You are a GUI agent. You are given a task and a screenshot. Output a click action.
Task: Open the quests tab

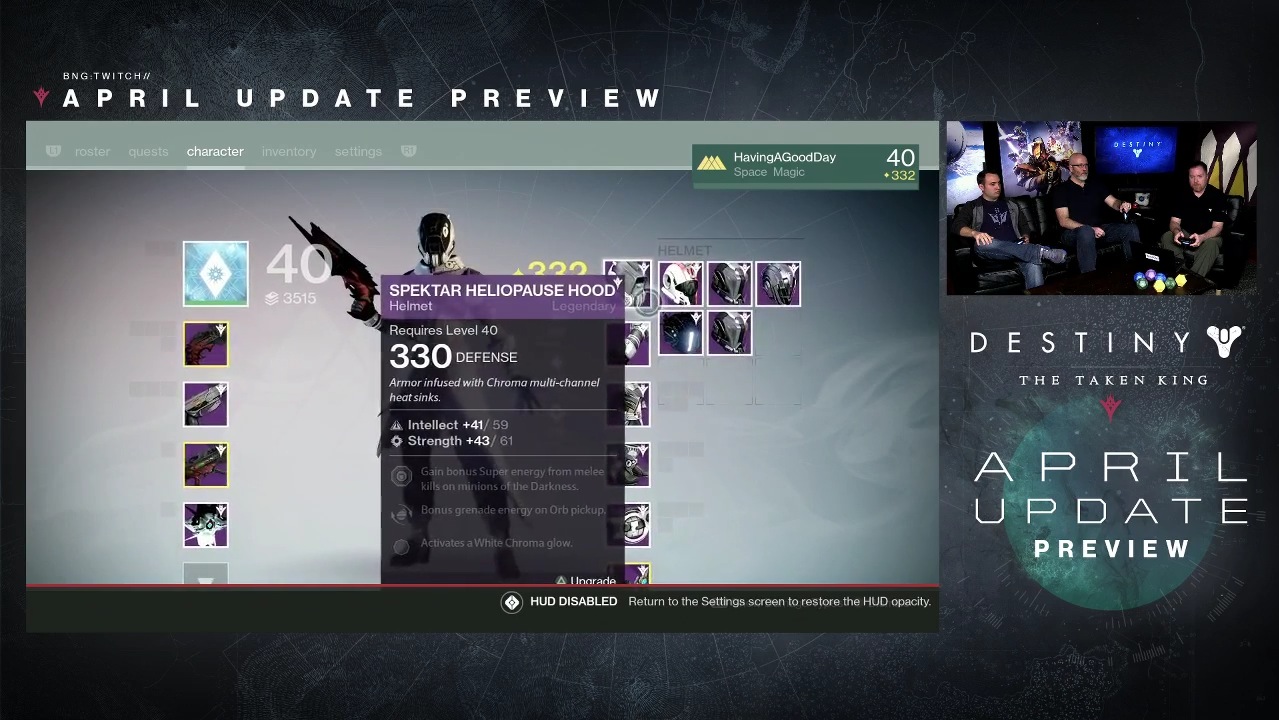[x=148, y=152]
